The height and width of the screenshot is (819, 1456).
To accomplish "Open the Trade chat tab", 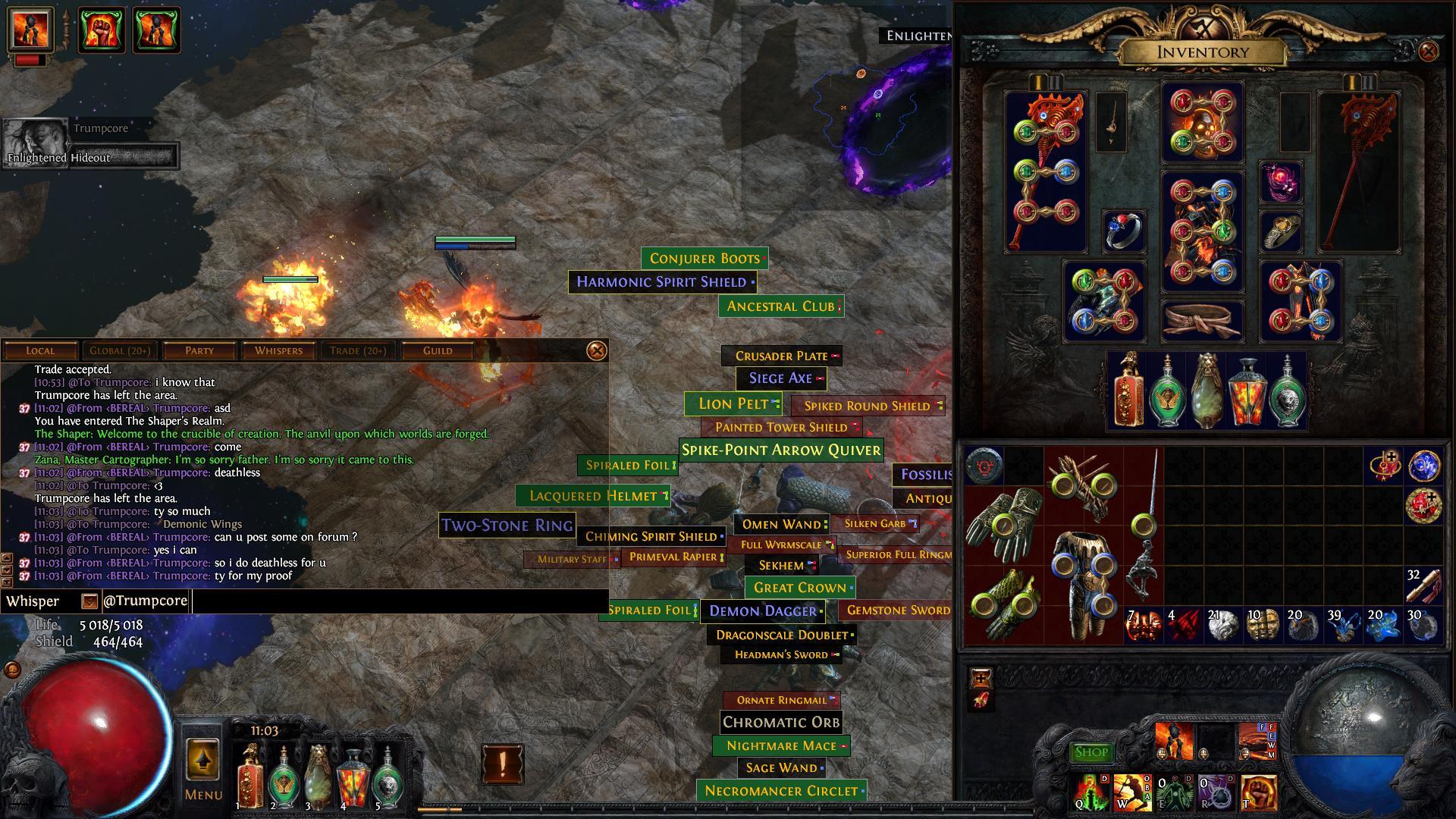I will pyautogui.click(x=358, y=350).
